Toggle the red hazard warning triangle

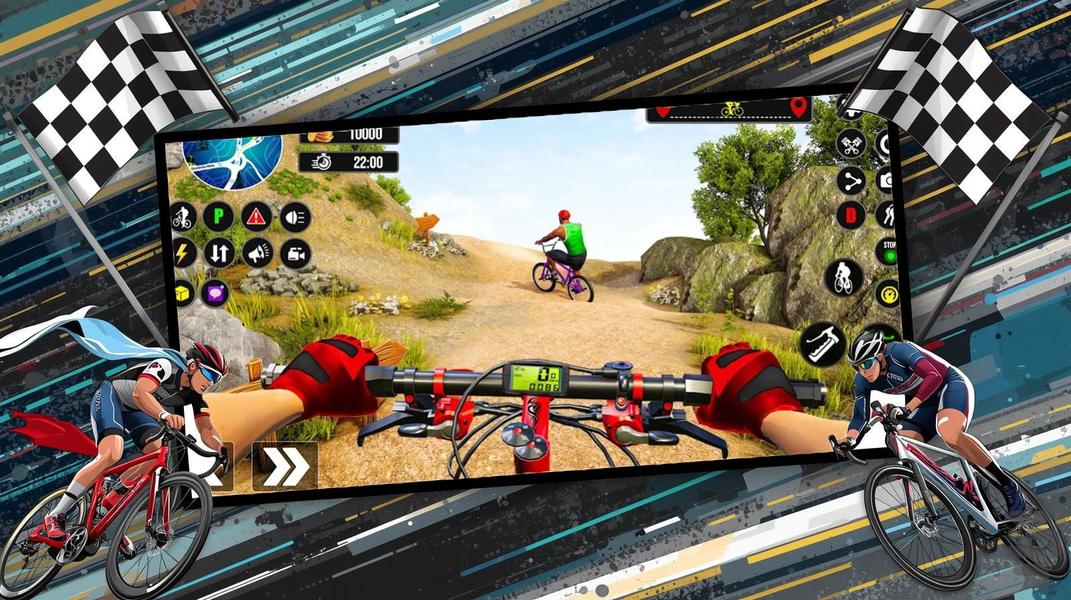click(257, 216)
